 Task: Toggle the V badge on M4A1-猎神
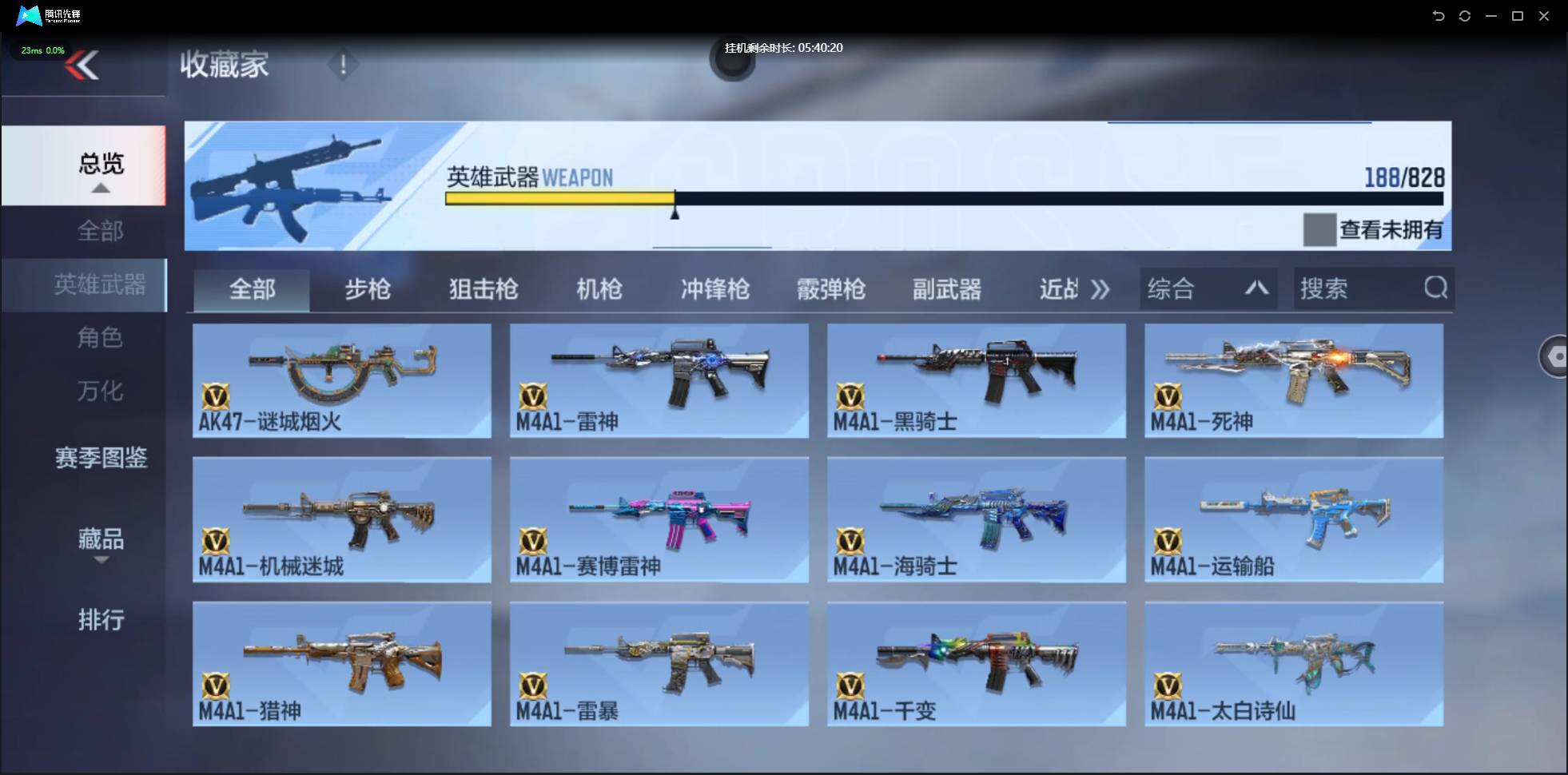tap(217, 684)
